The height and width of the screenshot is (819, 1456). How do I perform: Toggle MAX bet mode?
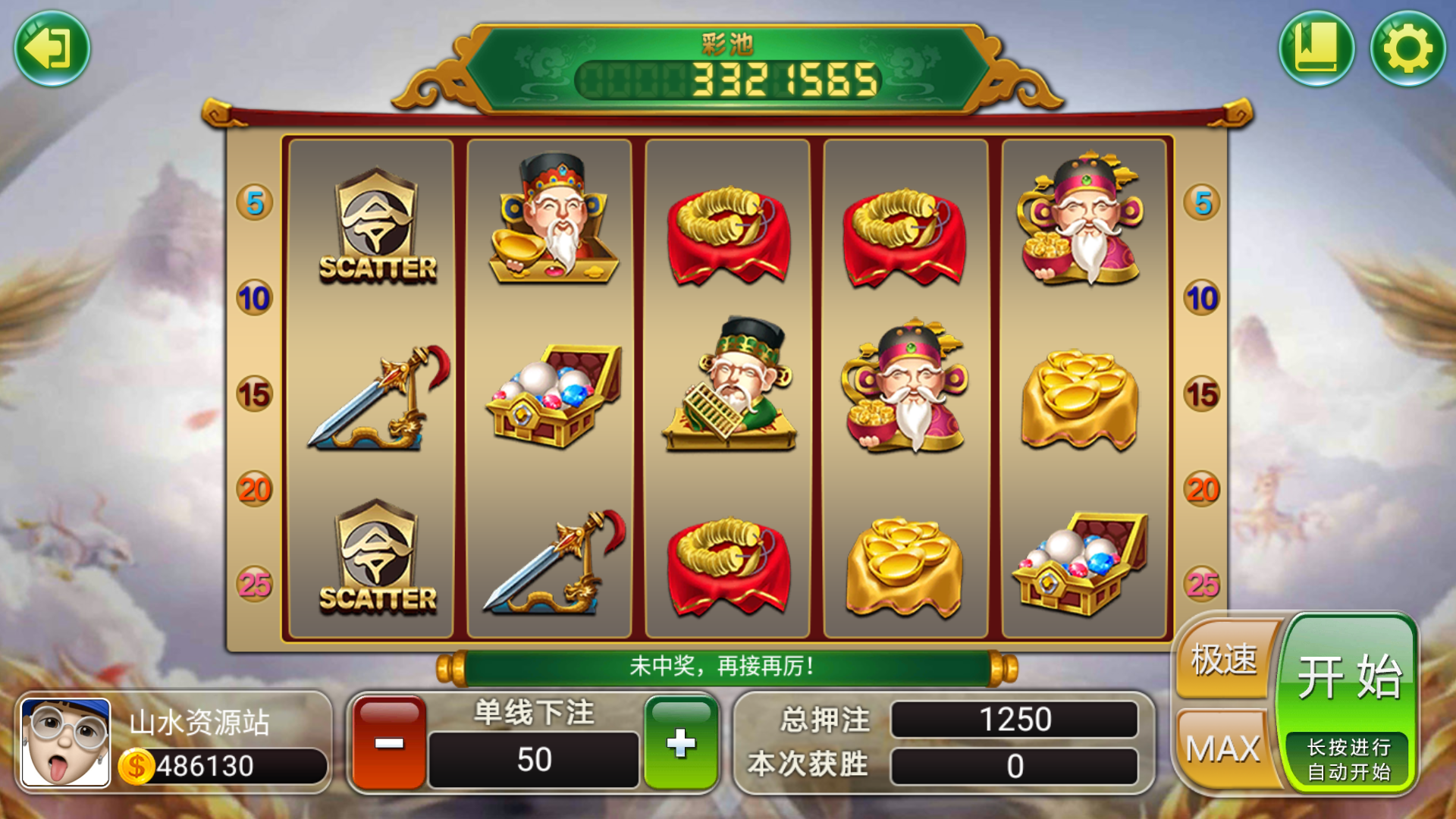1222,747
